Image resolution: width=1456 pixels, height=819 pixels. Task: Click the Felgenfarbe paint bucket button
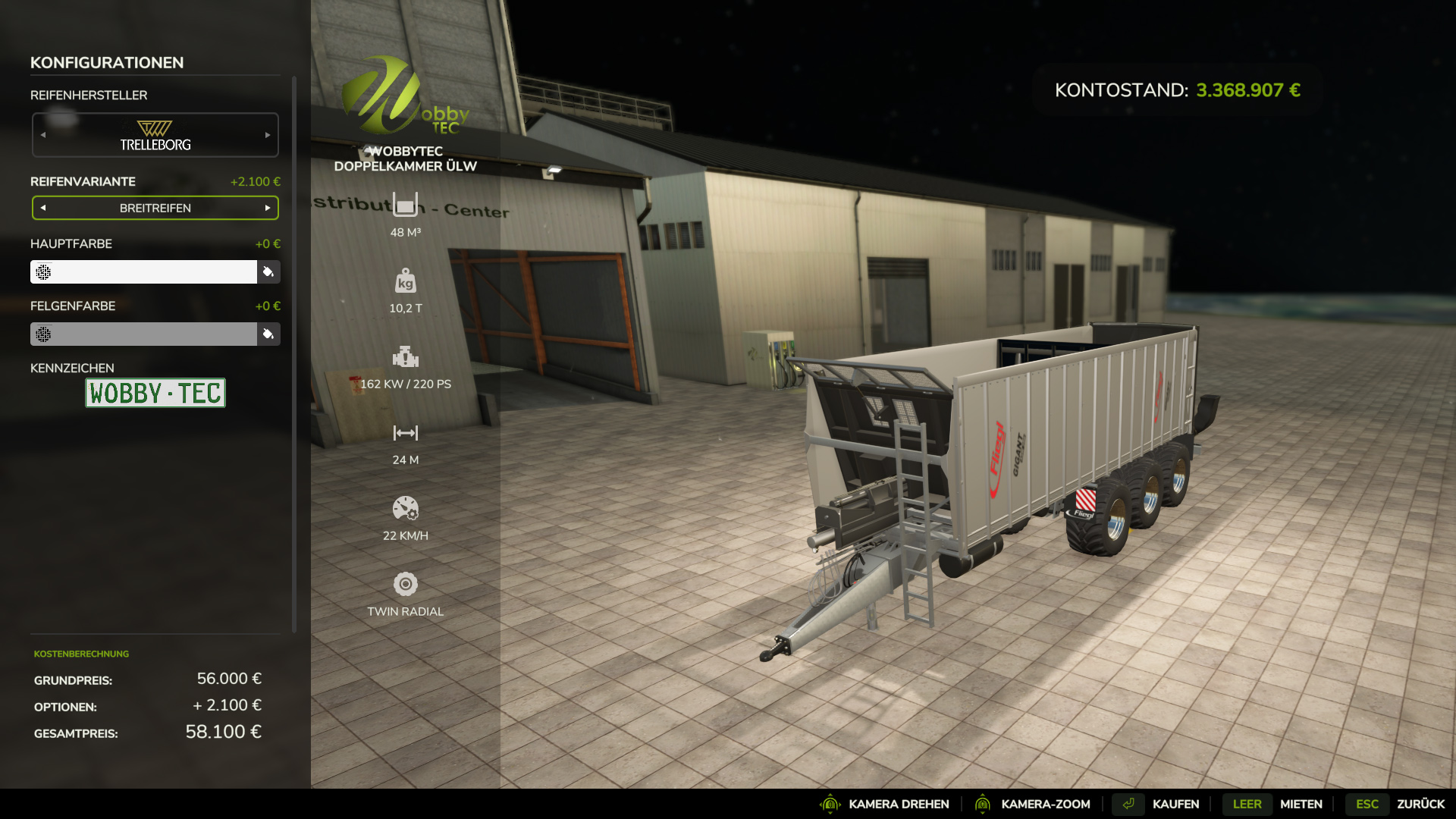(x=268, y=334)
